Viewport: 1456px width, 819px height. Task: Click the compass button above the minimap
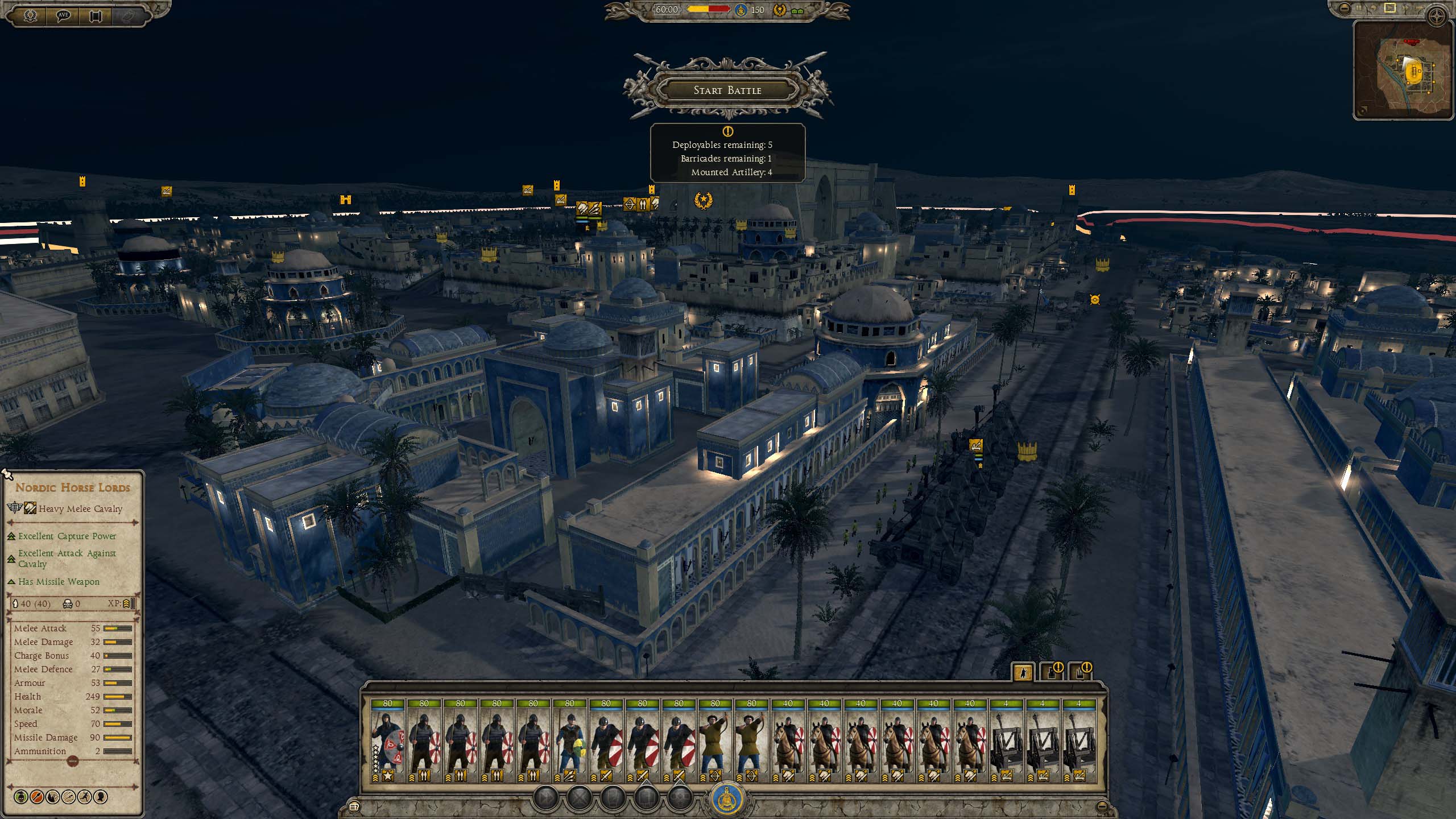tap(1437, 17)
